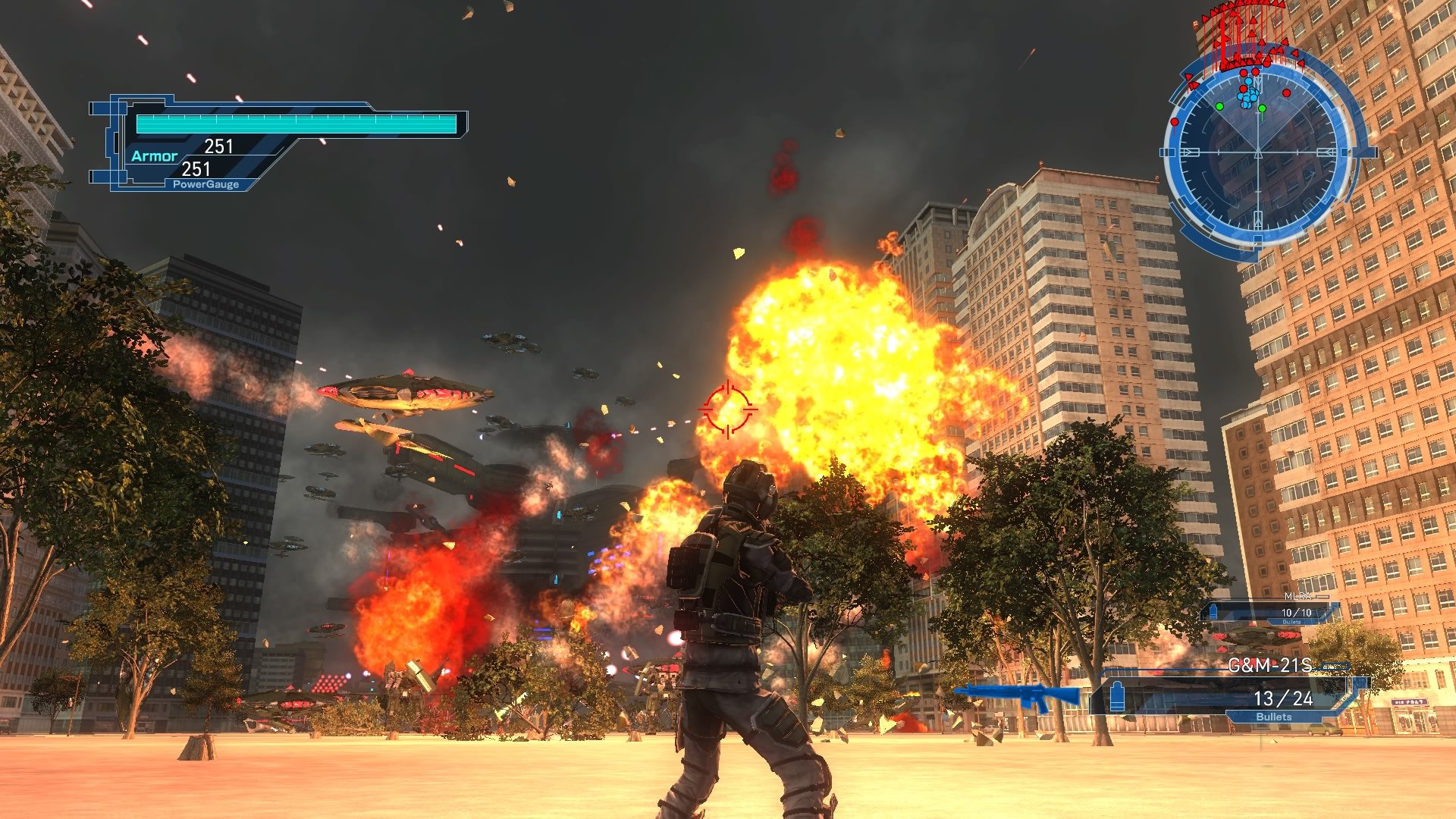Click the Bullets label under 10/10 counter
The width and height of the screenshot is (1456, 819).
(1290, 622)
